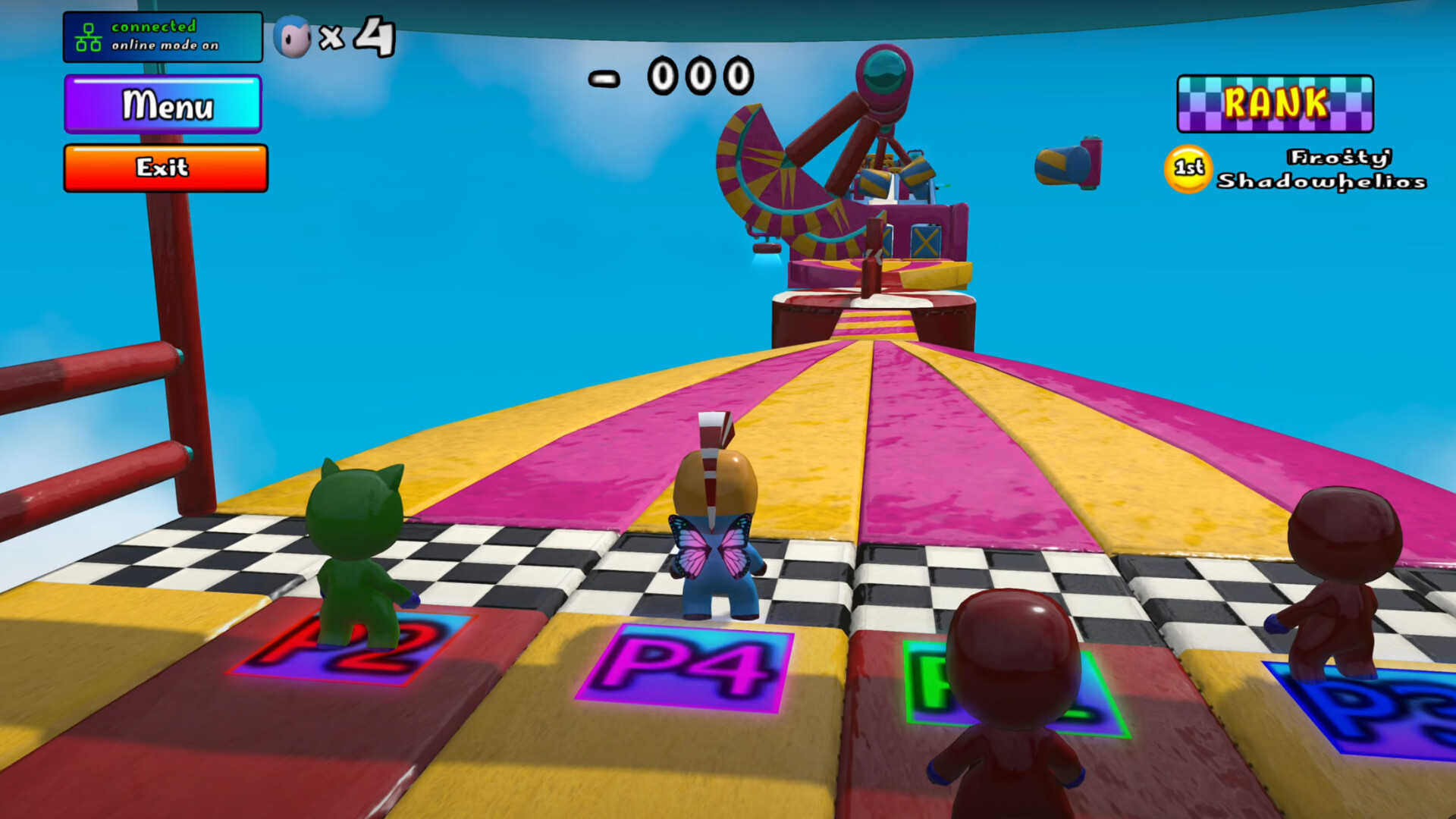Select first-place player Frosty Shadowhelios
1456x819 pixels.
[1320, 169]
